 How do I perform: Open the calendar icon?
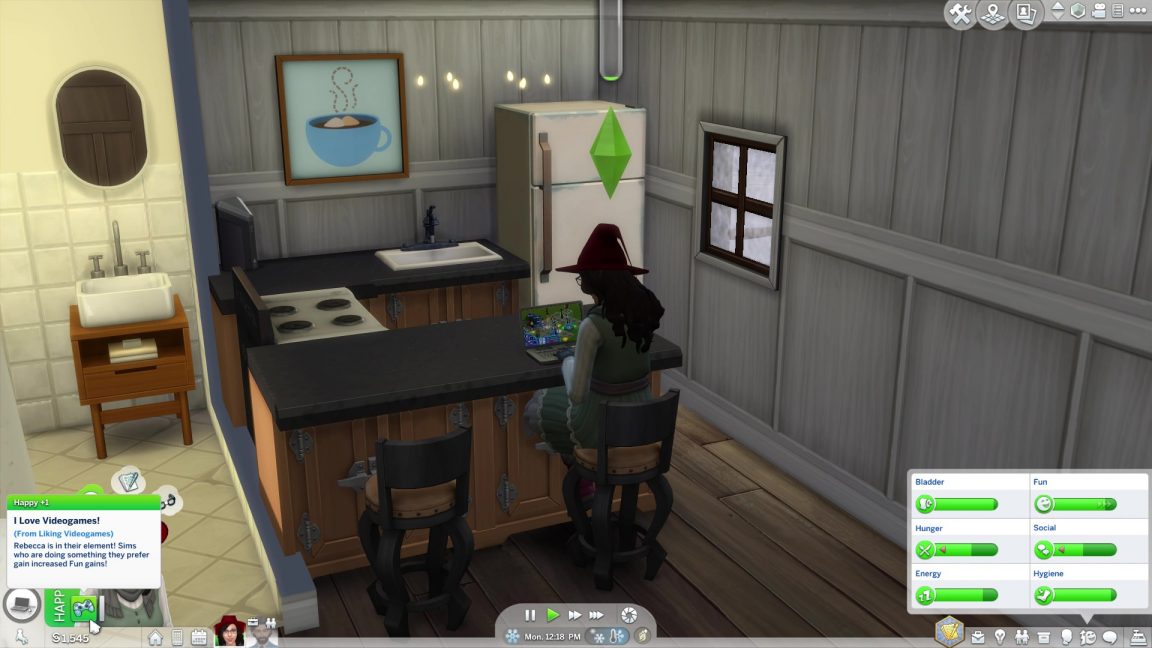[x=198, y=637]
